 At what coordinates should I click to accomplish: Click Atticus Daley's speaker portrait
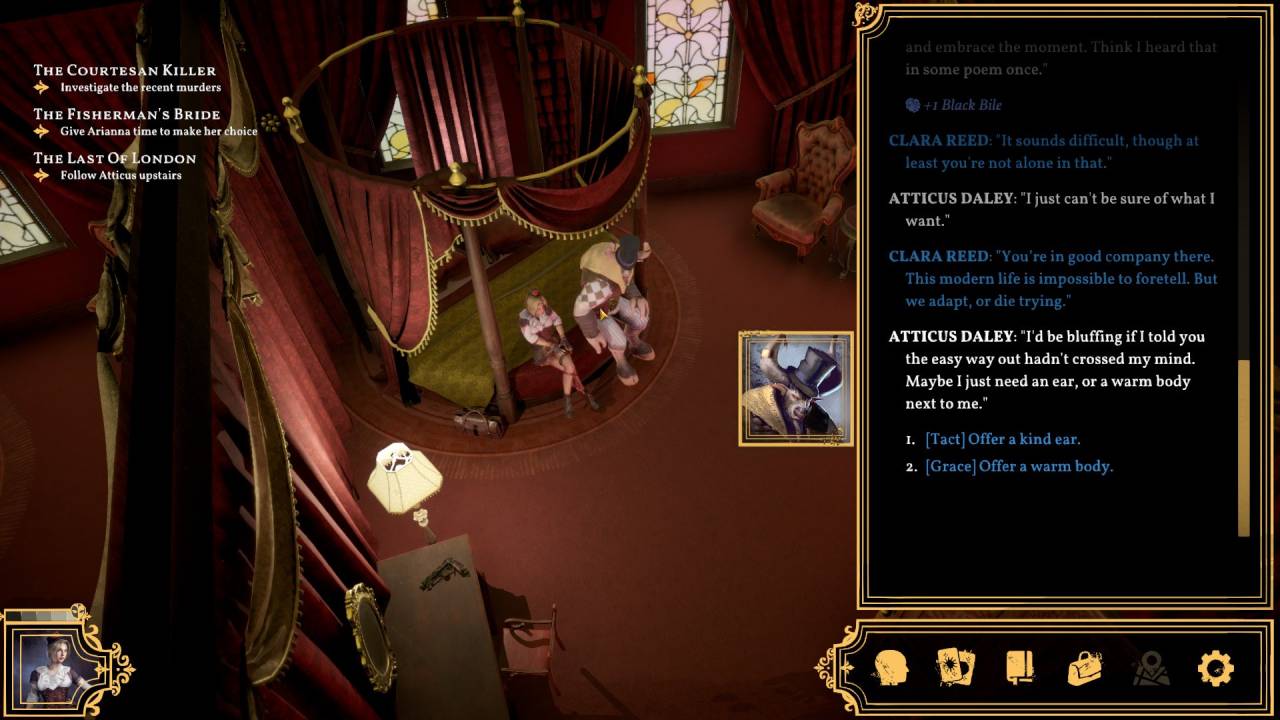pos(796,389)
